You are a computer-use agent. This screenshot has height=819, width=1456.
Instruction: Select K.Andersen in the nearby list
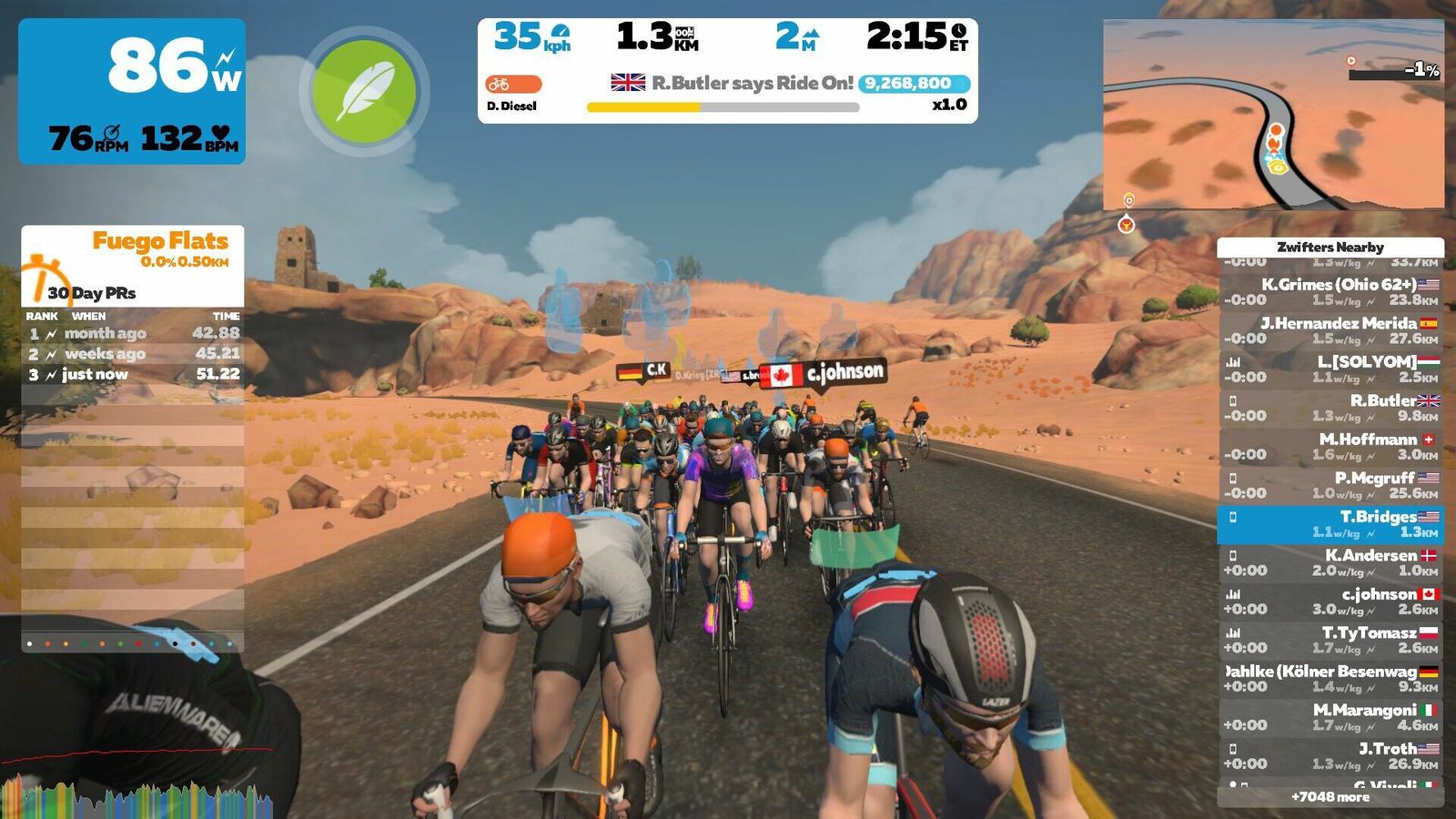click(x=1330, y=562)
